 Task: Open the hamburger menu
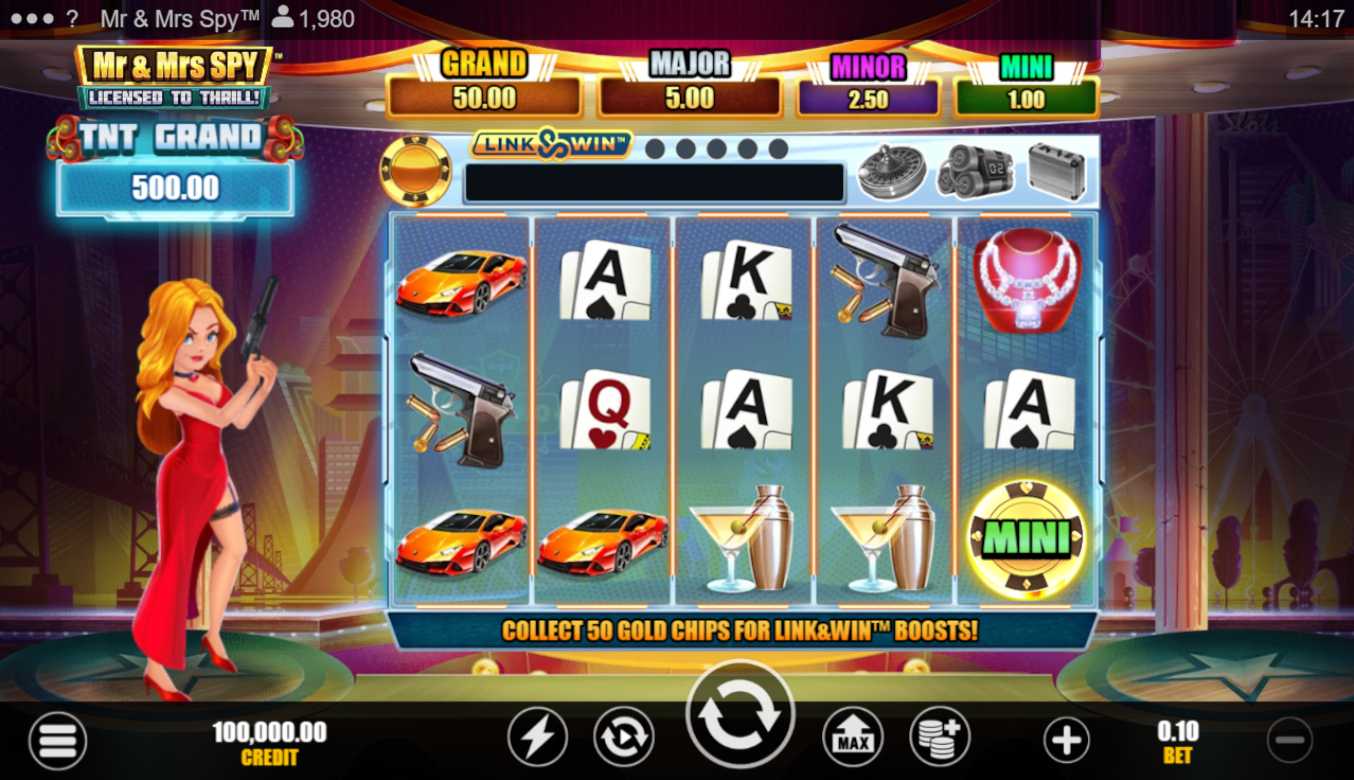click(57, 741)
